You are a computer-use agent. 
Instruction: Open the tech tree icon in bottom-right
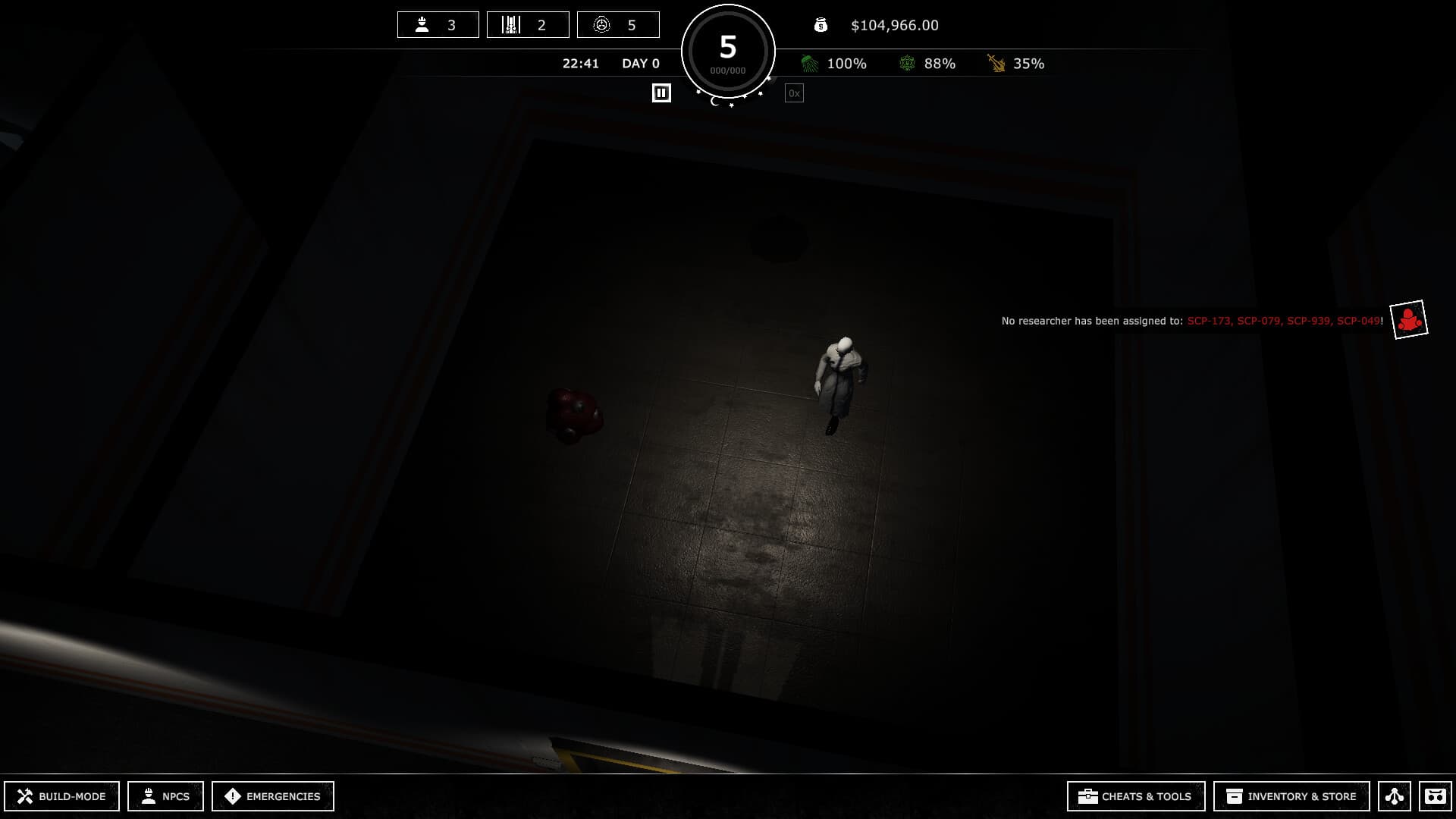tap(1396, 796)
